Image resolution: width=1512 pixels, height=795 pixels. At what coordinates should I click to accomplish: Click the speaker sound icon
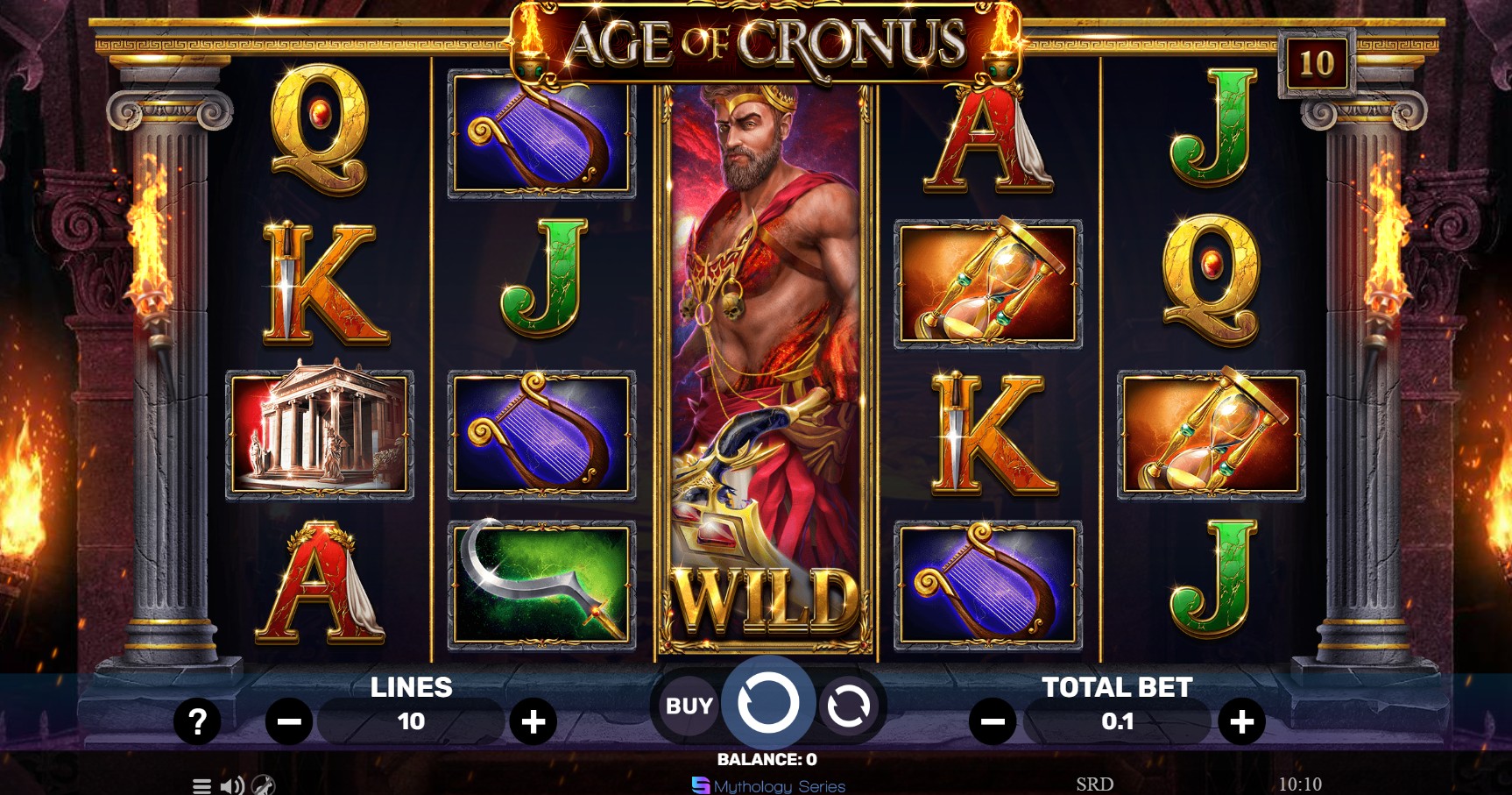[x=232, y=786]
